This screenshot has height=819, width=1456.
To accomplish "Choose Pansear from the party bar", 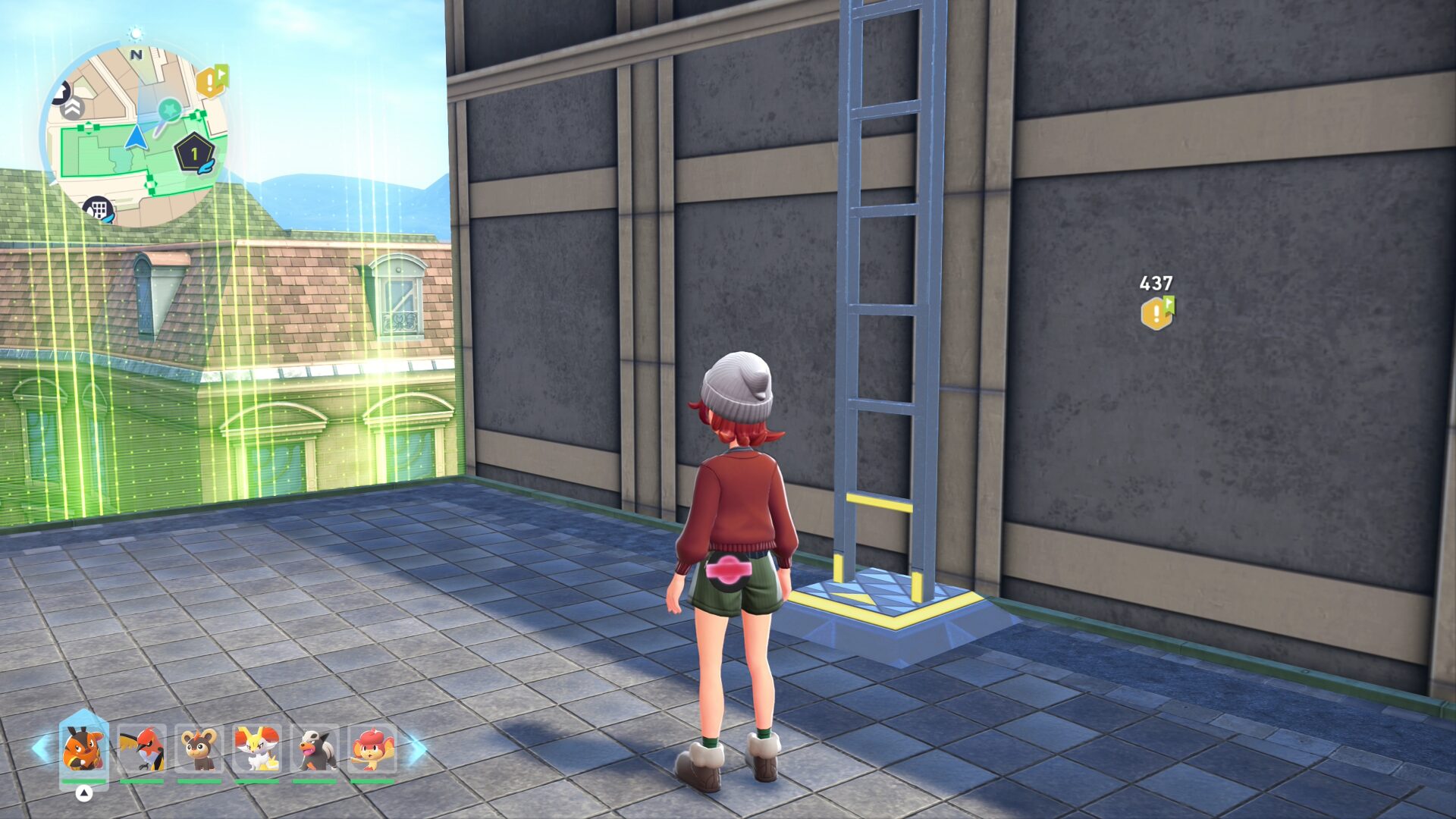I will [372, 748].
